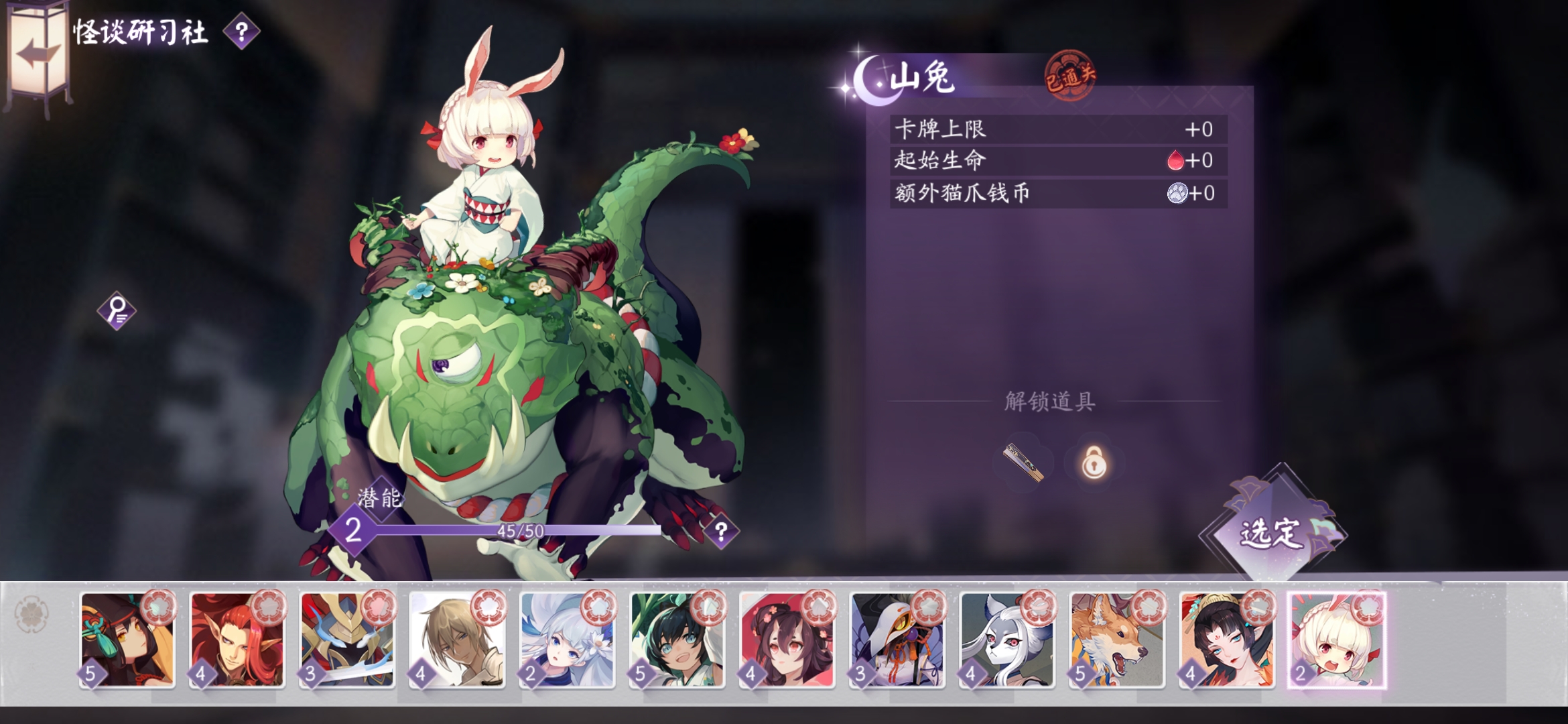Go back using the lantern arrow button

click(38, 54)
